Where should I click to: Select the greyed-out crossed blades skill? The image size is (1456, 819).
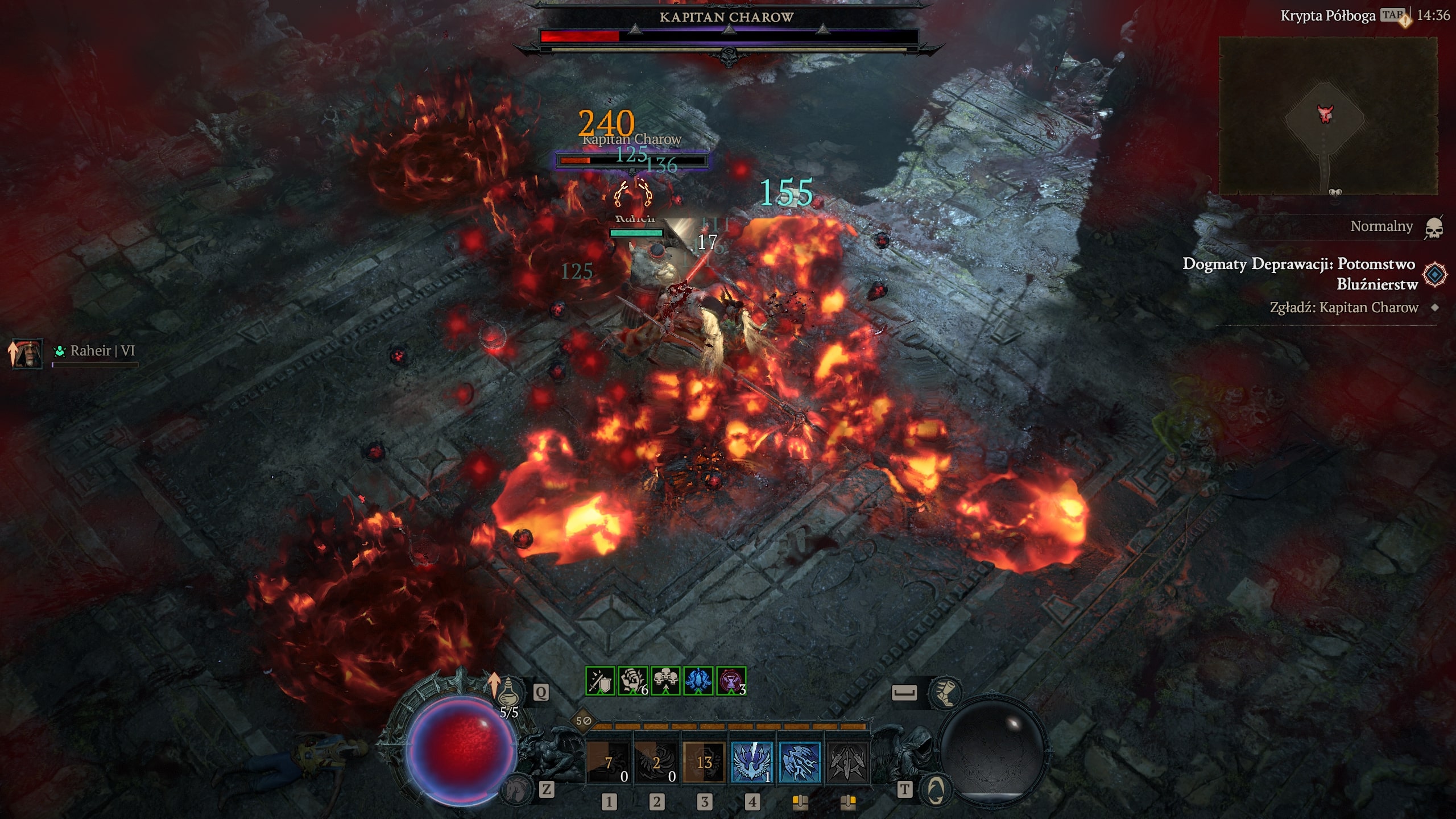pos(847,762)
